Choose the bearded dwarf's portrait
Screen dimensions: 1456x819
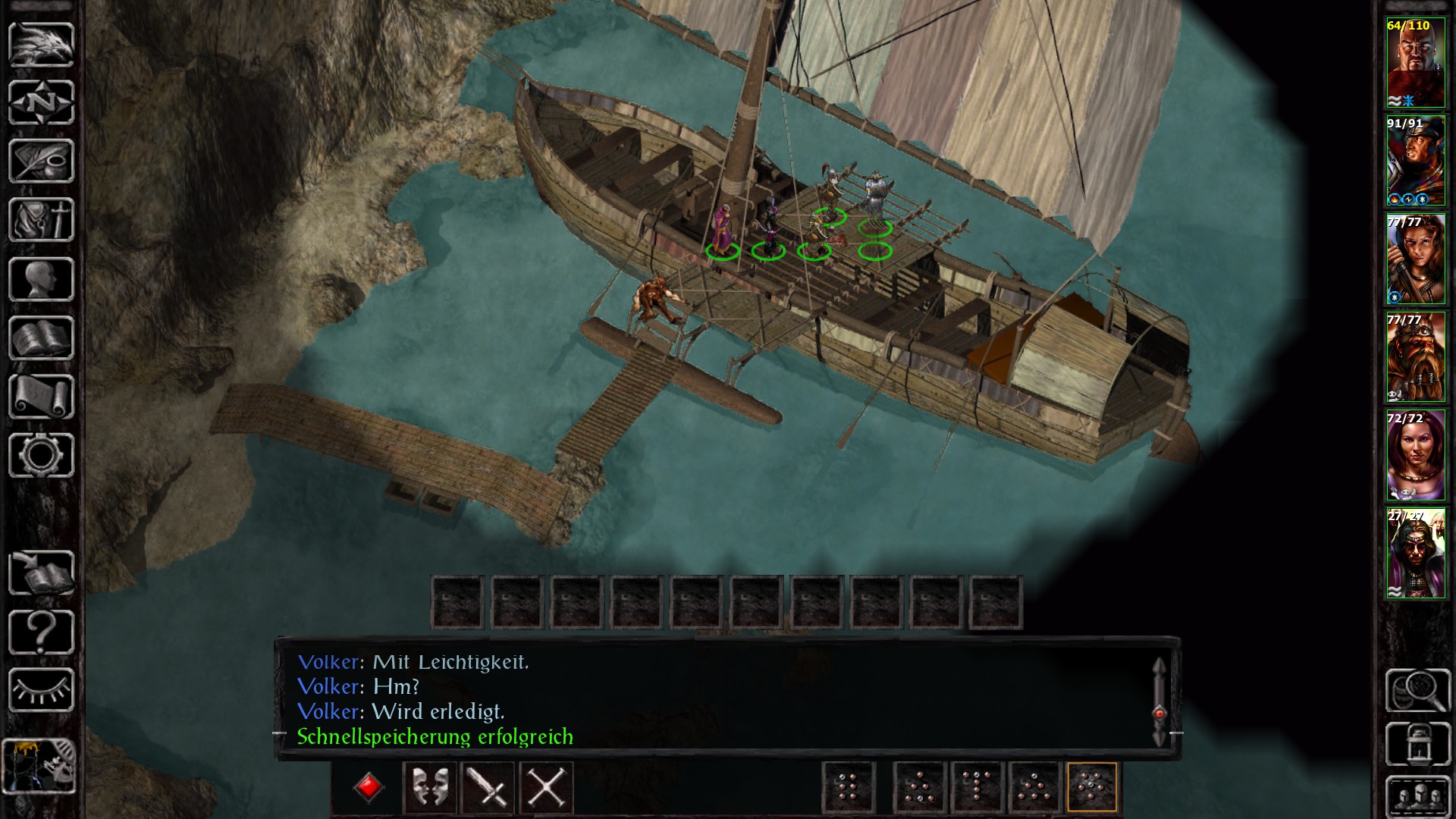1415,357
